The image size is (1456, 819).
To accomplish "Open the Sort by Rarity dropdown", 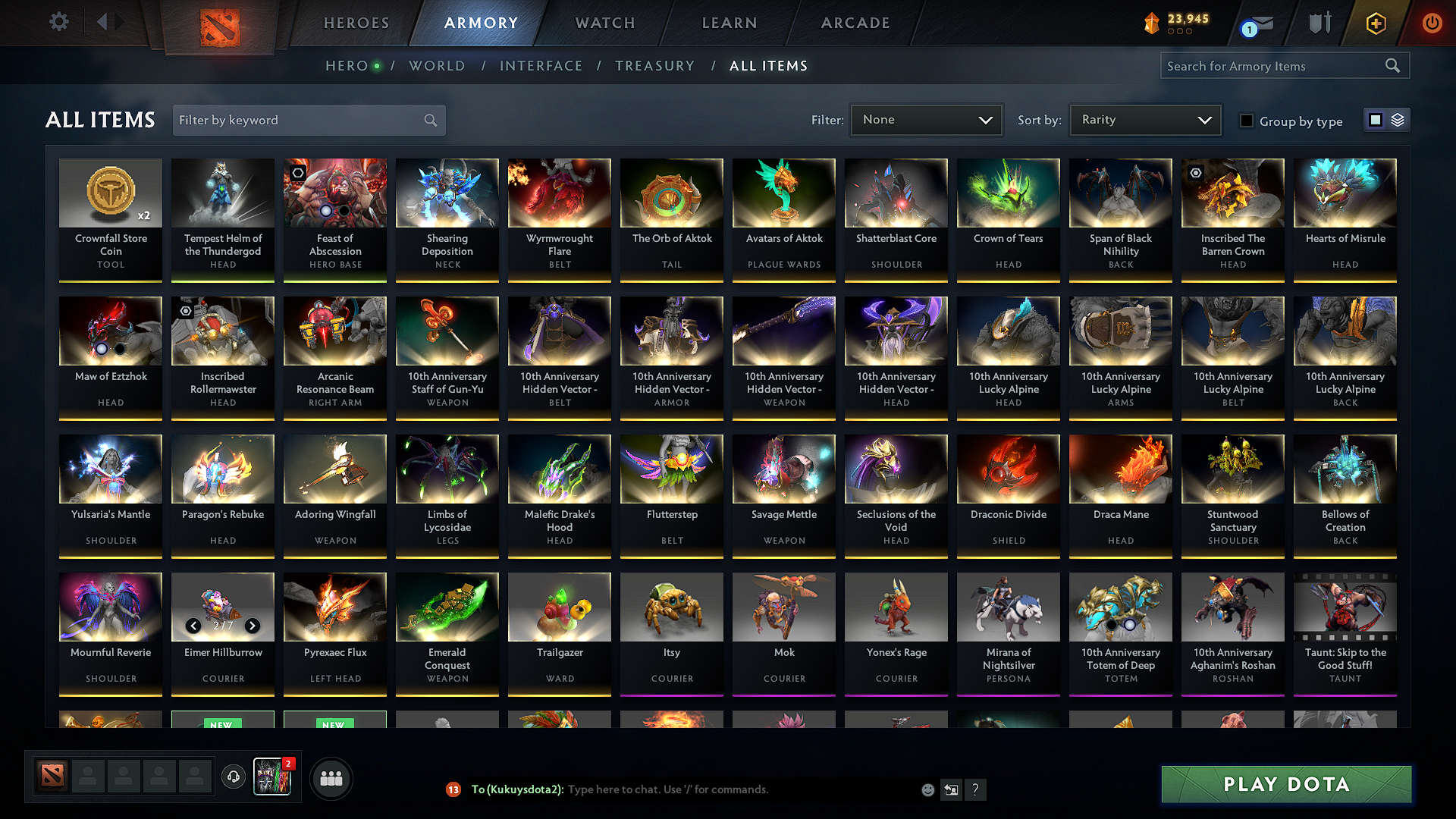I will (x=1144, y=119).
